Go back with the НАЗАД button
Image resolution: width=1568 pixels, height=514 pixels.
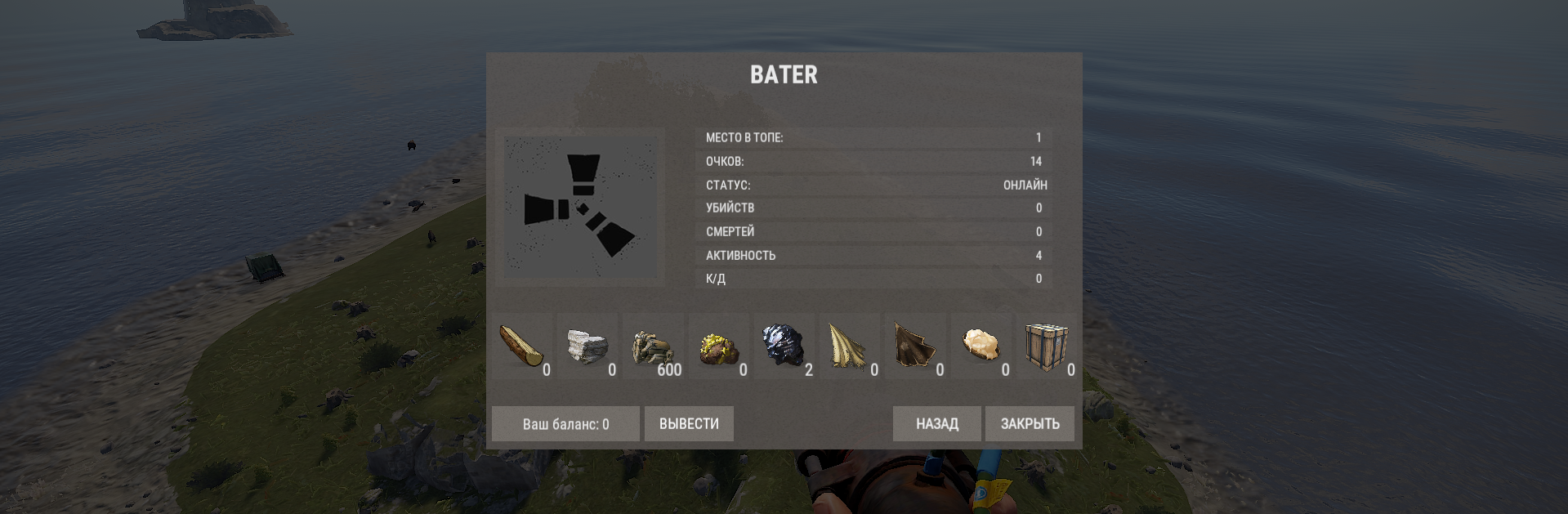point(936,424)
